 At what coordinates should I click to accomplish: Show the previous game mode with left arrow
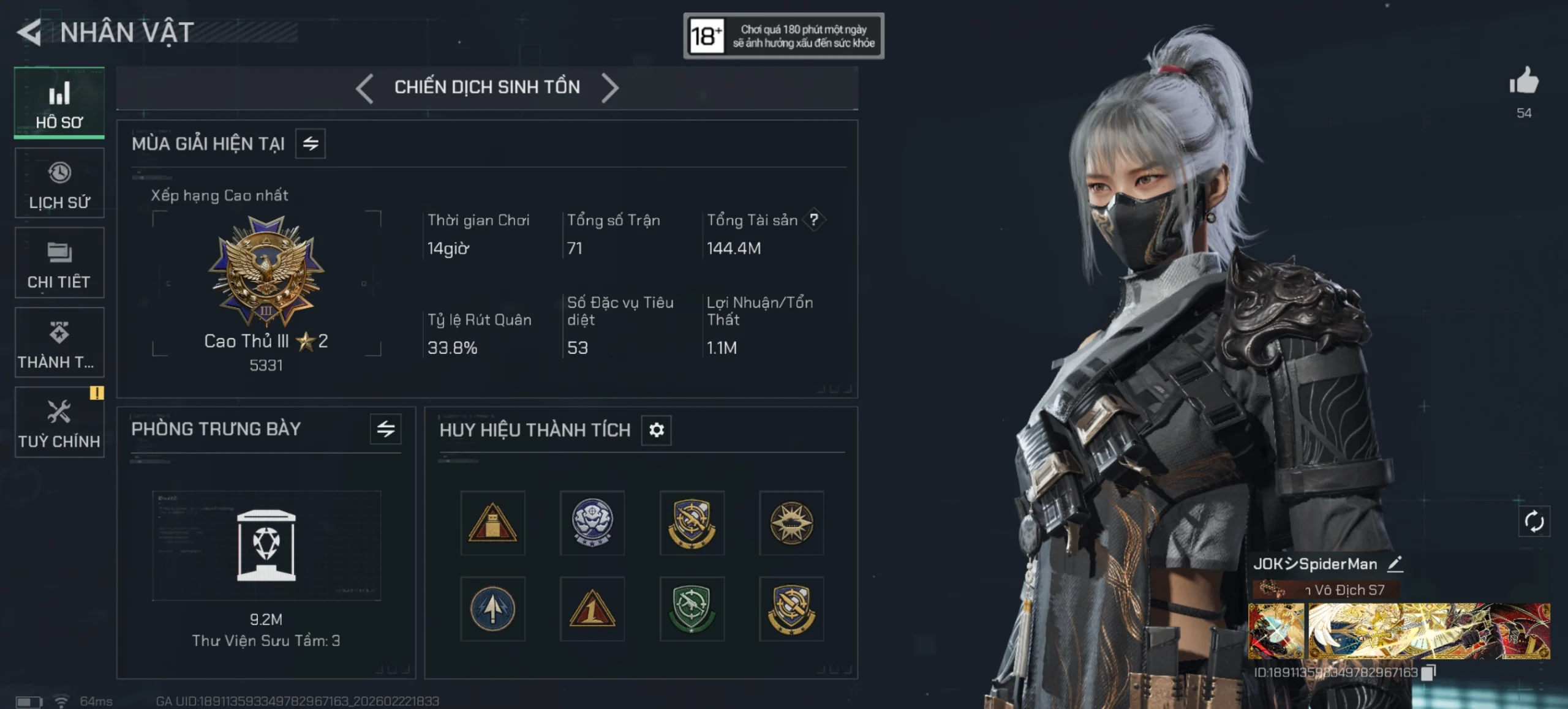coord(365,88)
